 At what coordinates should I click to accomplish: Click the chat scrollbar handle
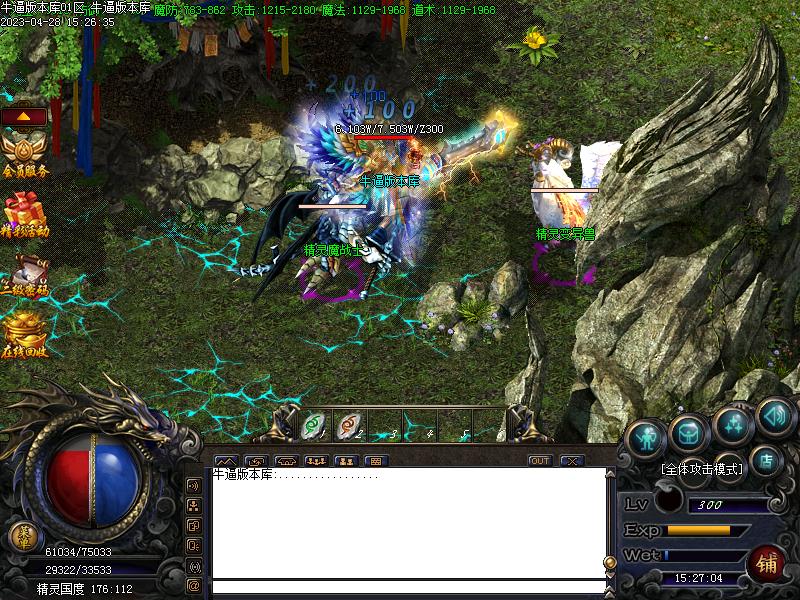(x=609, y=562)
